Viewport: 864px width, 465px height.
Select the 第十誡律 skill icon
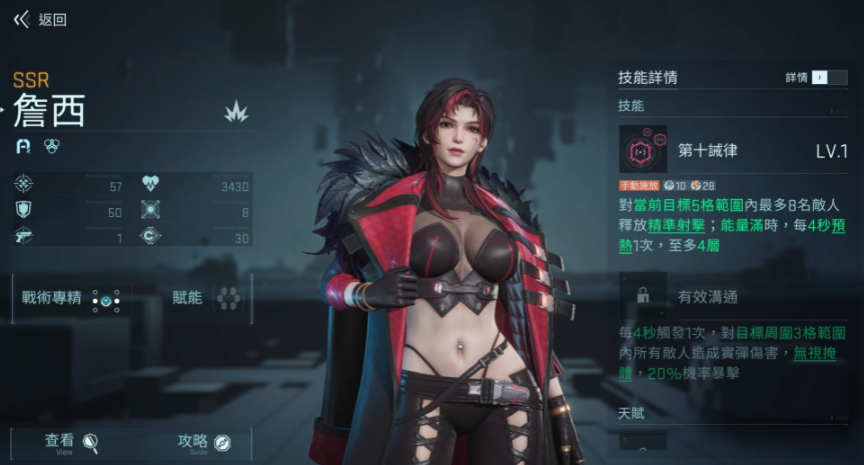coord(643,150)
